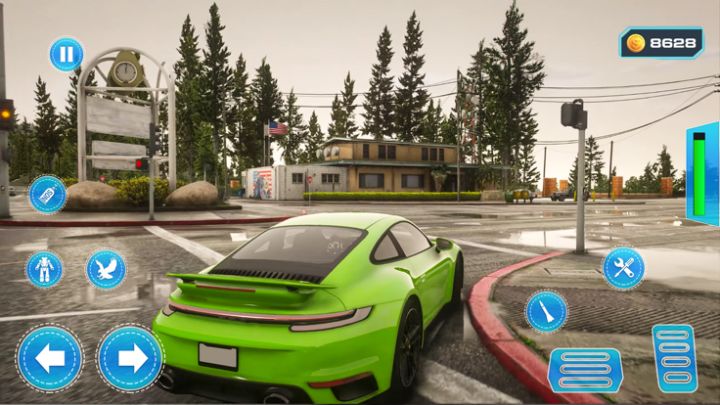Activate the eagle transformation icon
Screen dimensions: 720x405
tap(105, 269)
